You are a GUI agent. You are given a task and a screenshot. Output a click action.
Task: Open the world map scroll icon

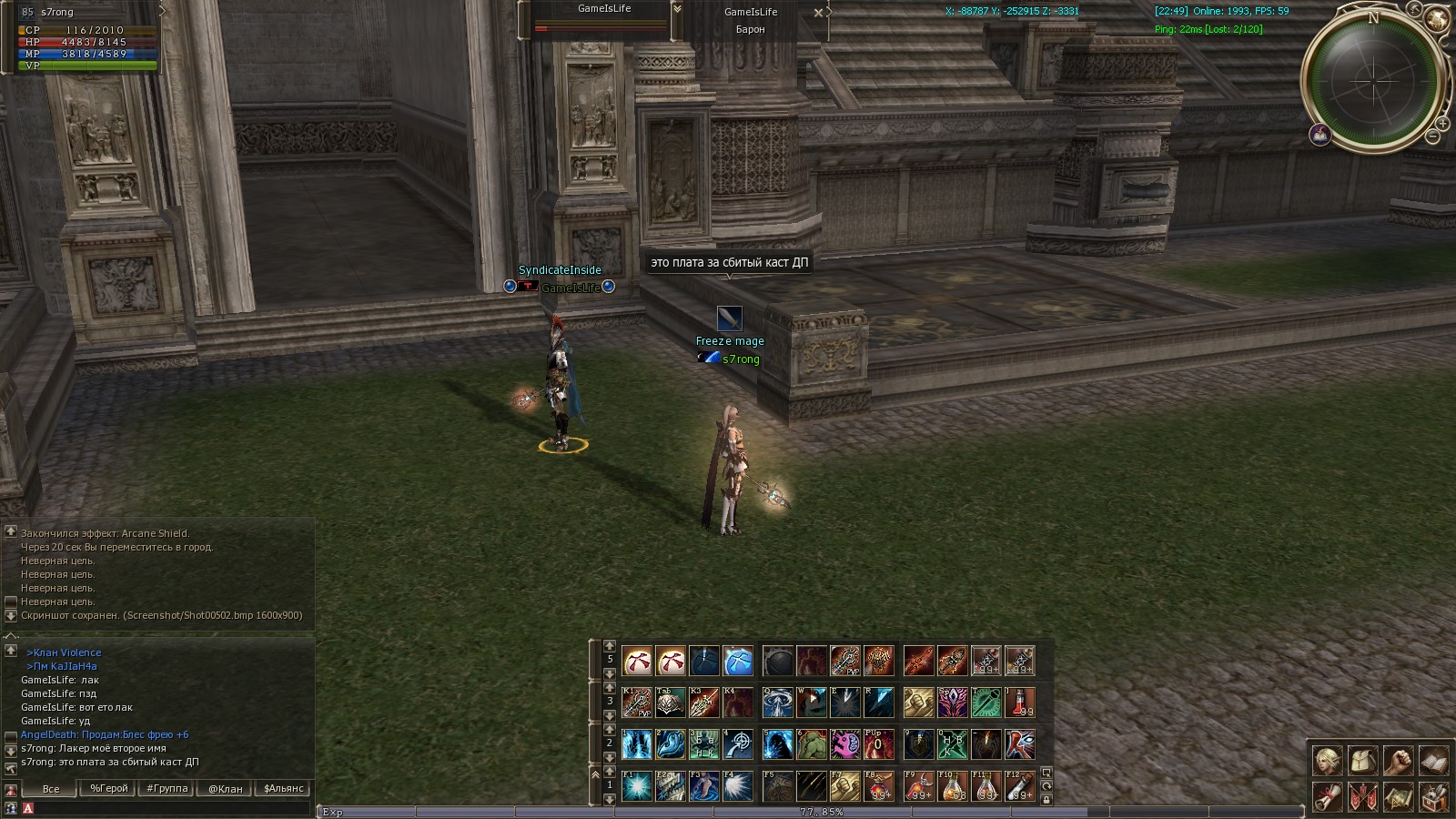click(1399, 797)
